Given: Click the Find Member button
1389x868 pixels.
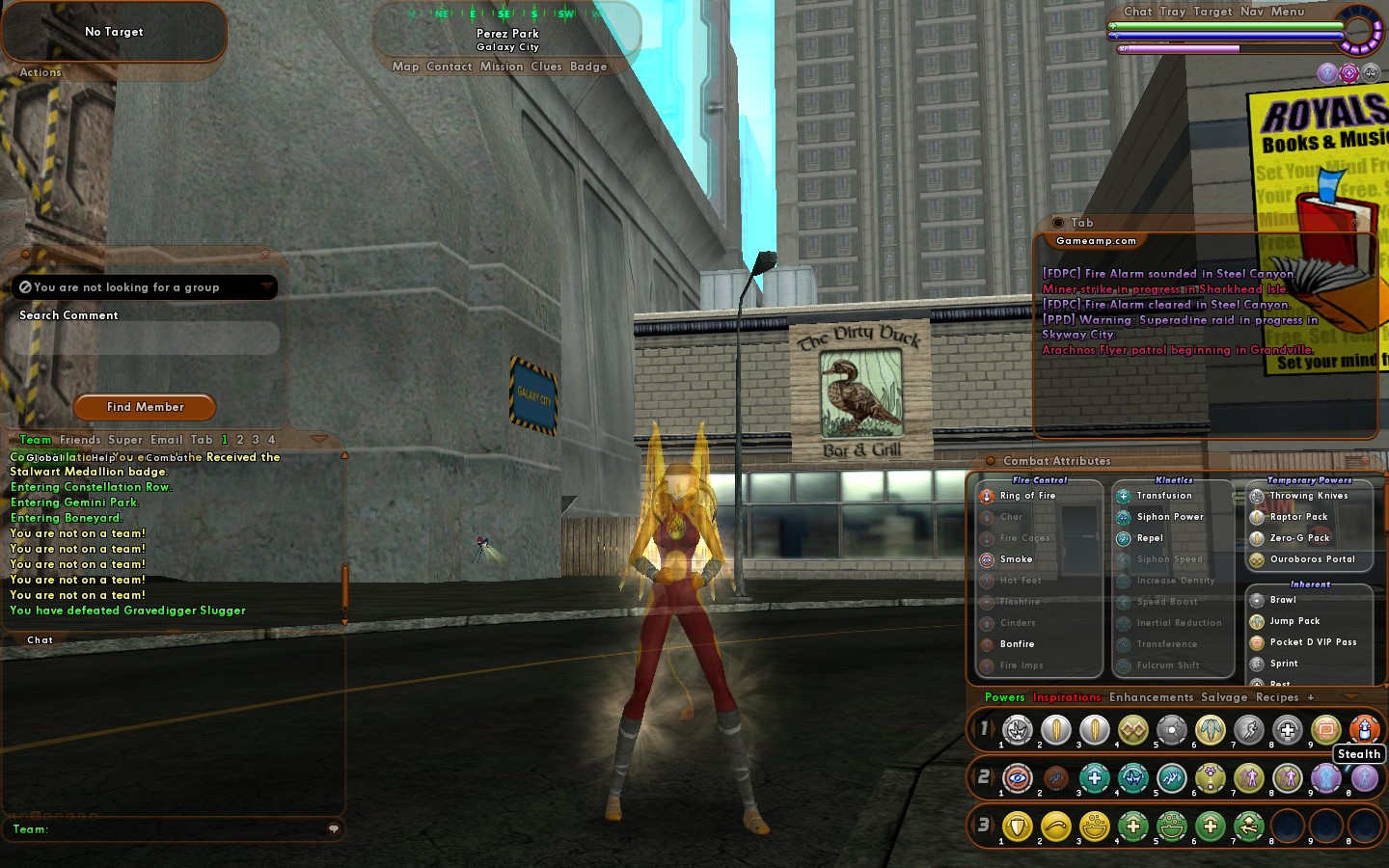Looking at the screenshot, I should click(145, 407).
